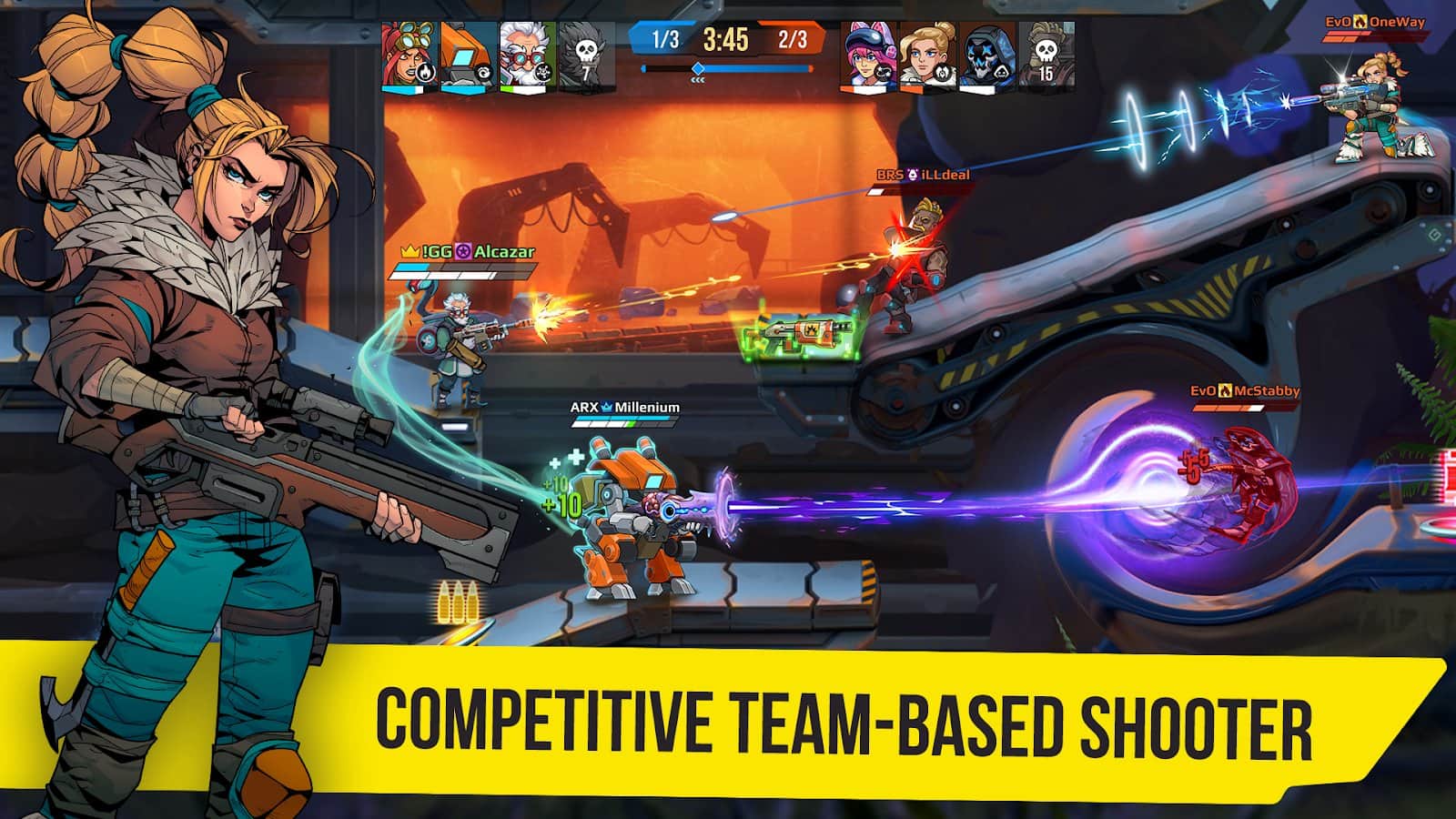Click the EvO McStabby name label
1456x819 pixels.
pyautogui.click(x=1246, y=389)
